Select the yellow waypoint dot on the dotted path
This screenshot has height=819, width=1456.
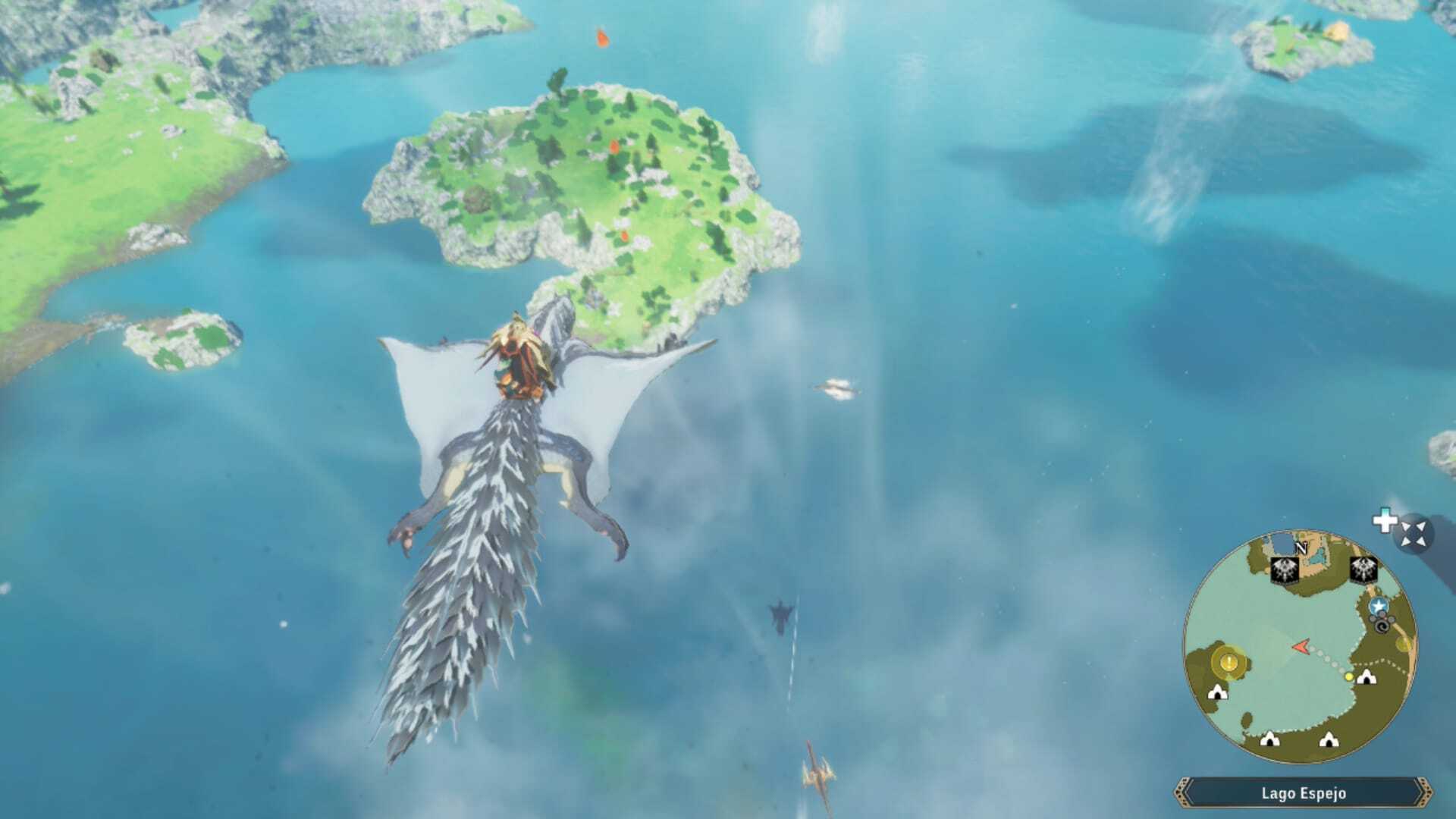[1349, 676]
